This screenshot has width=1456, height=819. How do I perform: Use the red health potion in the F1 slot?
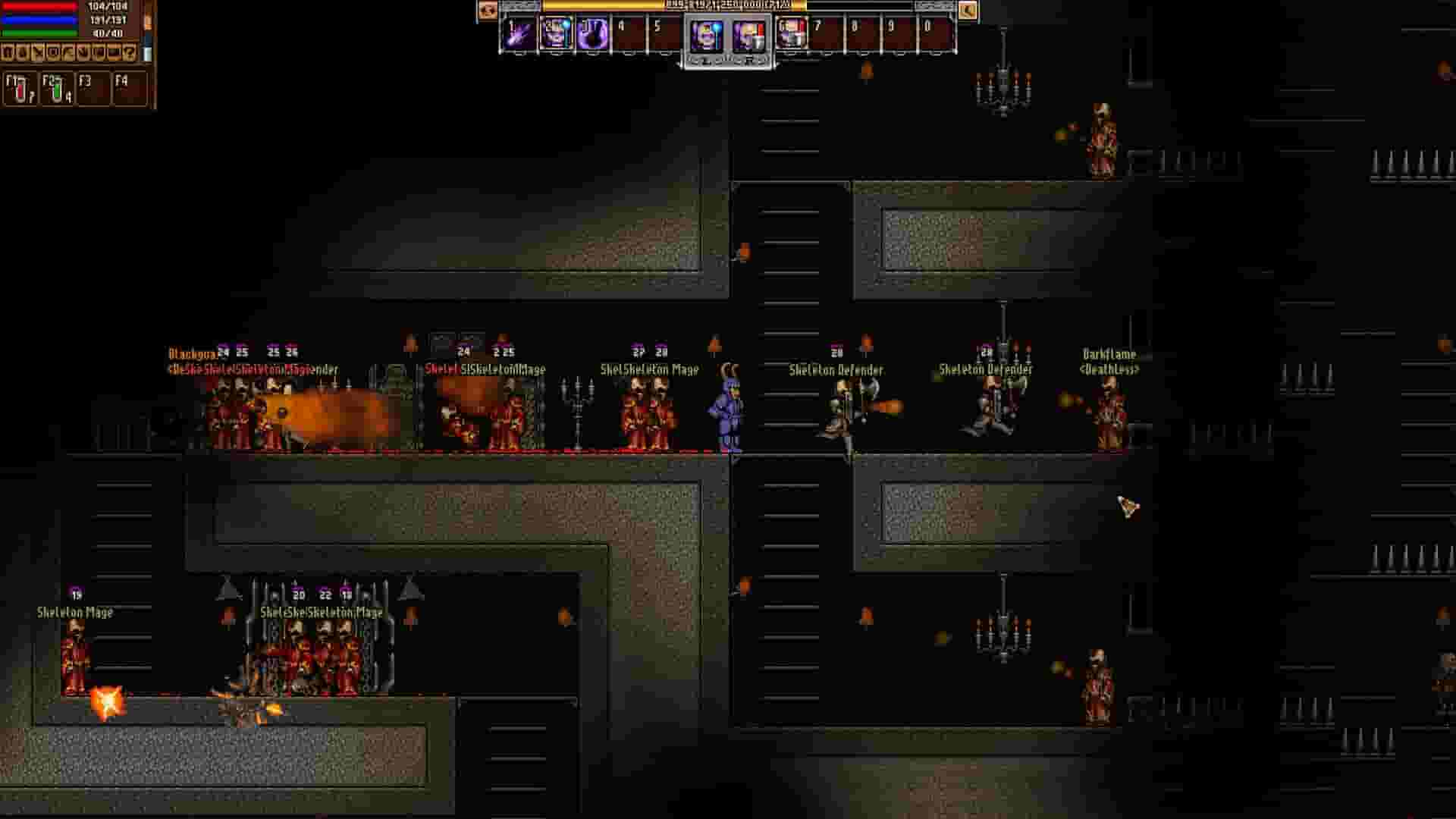[20, 89]
